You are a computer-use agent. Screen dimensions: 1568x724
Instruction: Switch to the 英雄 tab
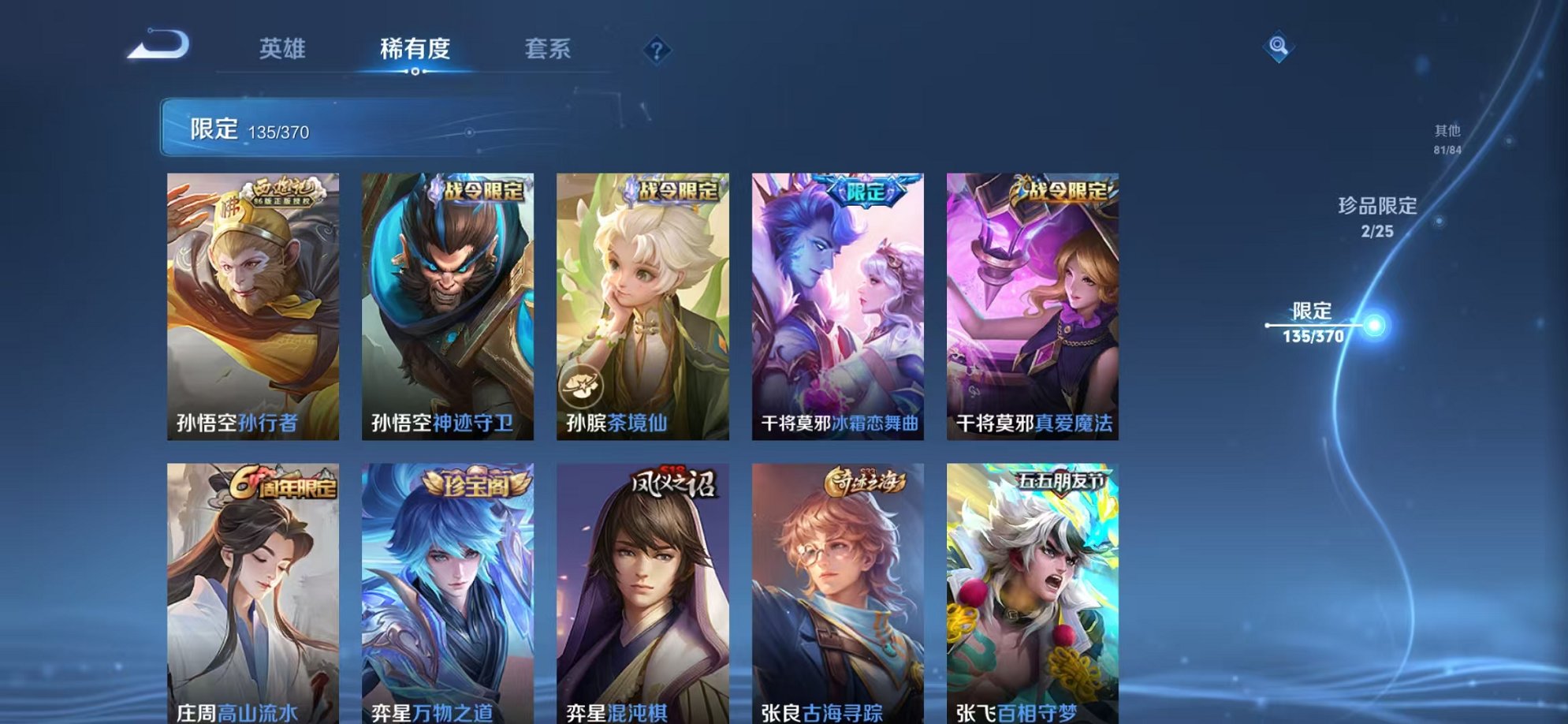(x=285, y=49)
